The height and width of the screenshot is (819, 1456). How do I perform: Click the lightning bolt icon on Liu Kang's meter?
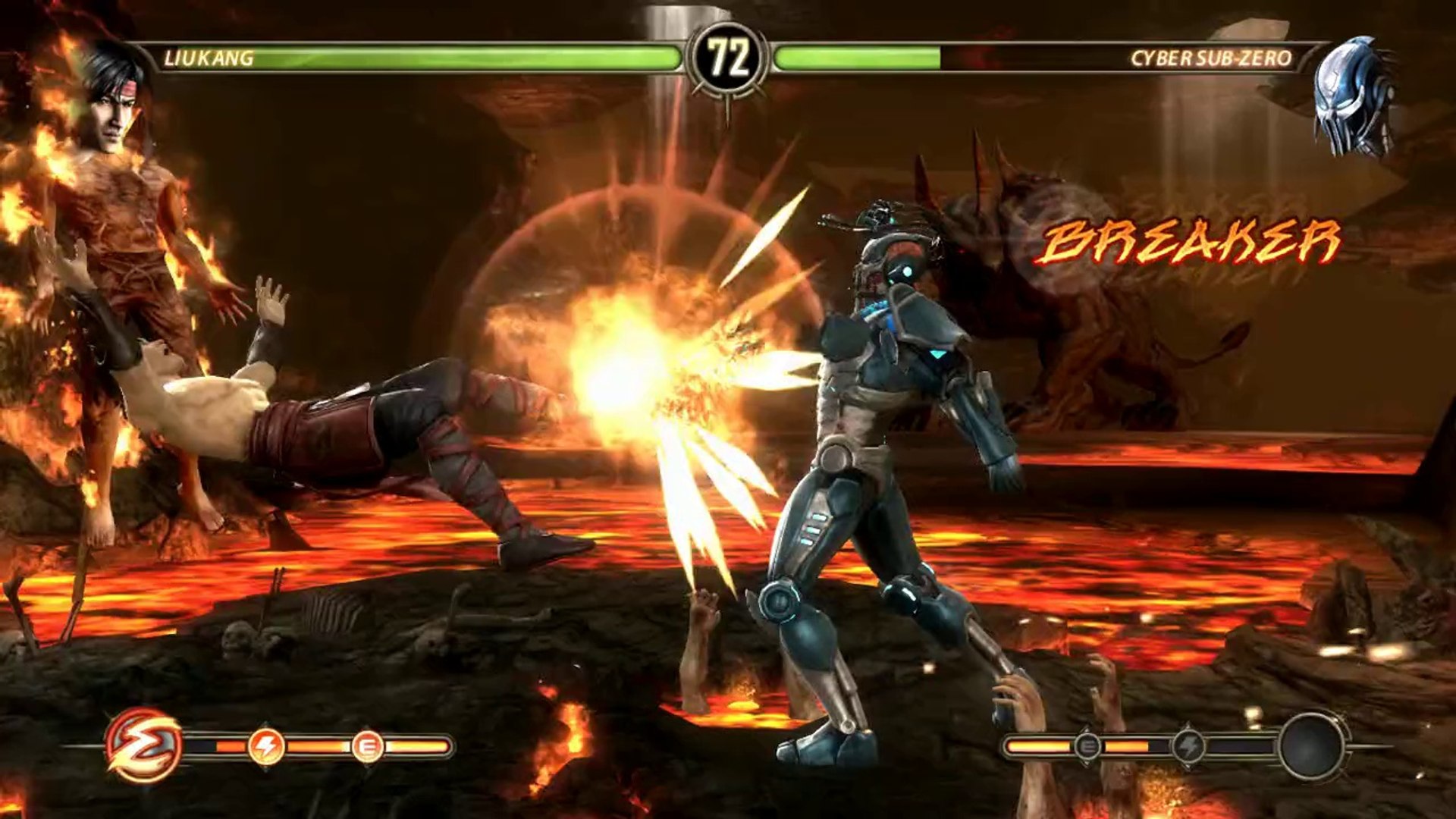pos(266,747)
